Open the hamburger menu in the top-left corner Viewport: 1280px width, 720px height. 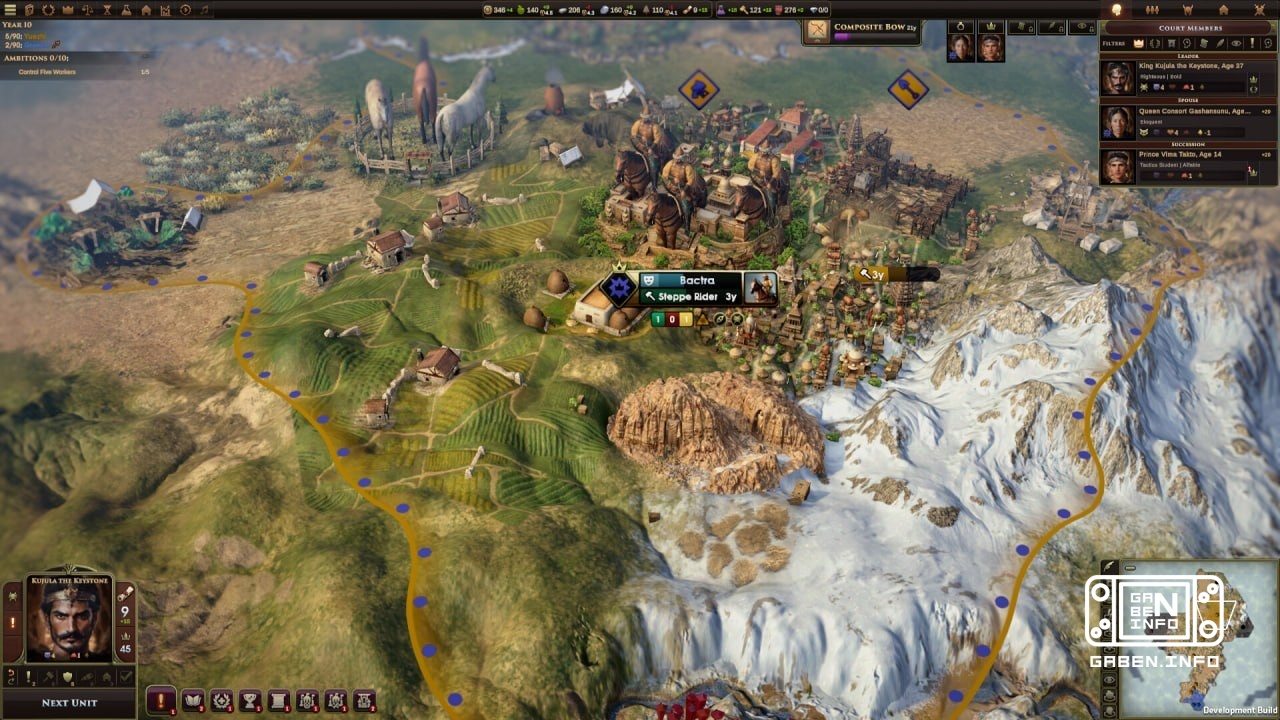[x=10, y=9]
